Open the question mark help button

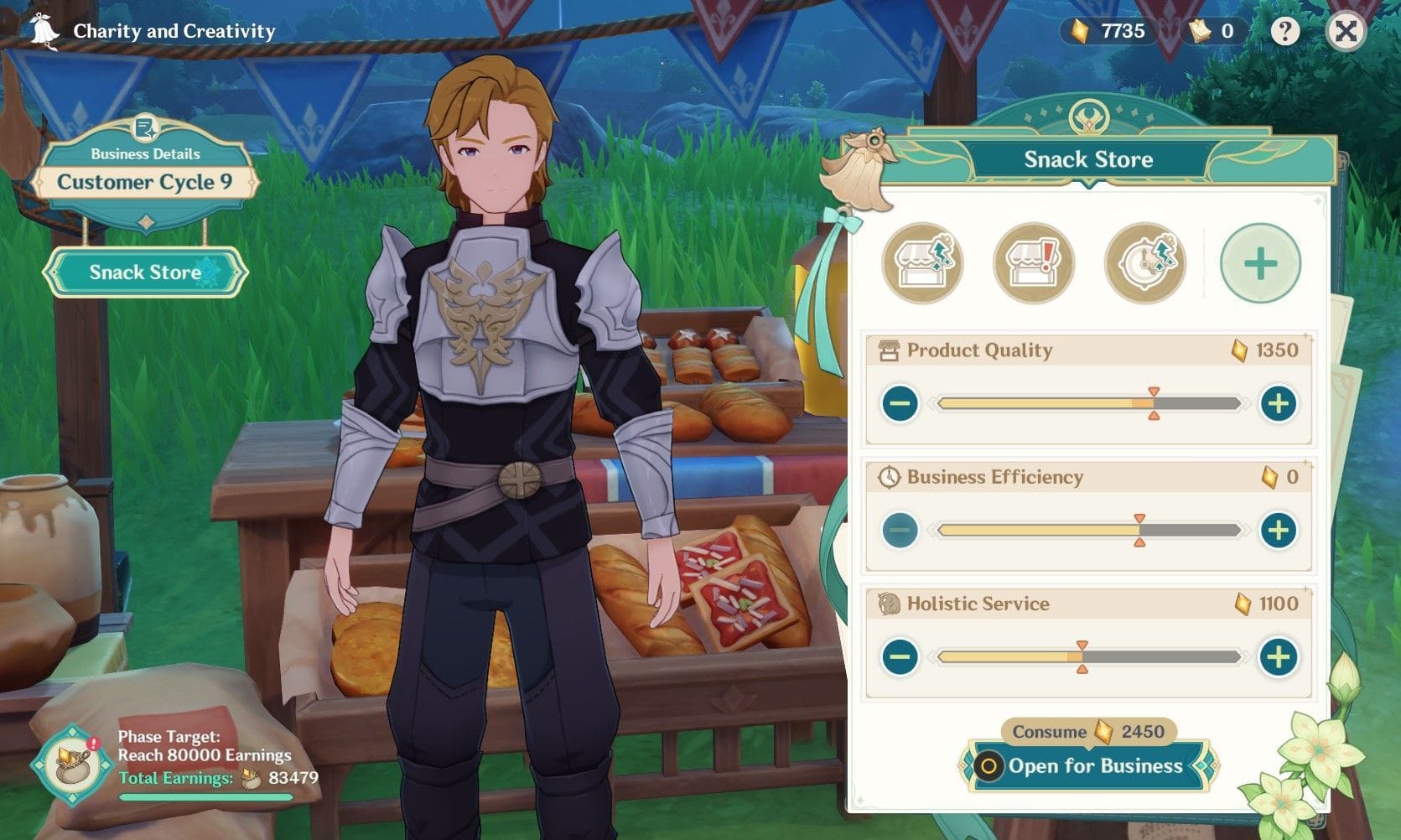click(1284, 32)
